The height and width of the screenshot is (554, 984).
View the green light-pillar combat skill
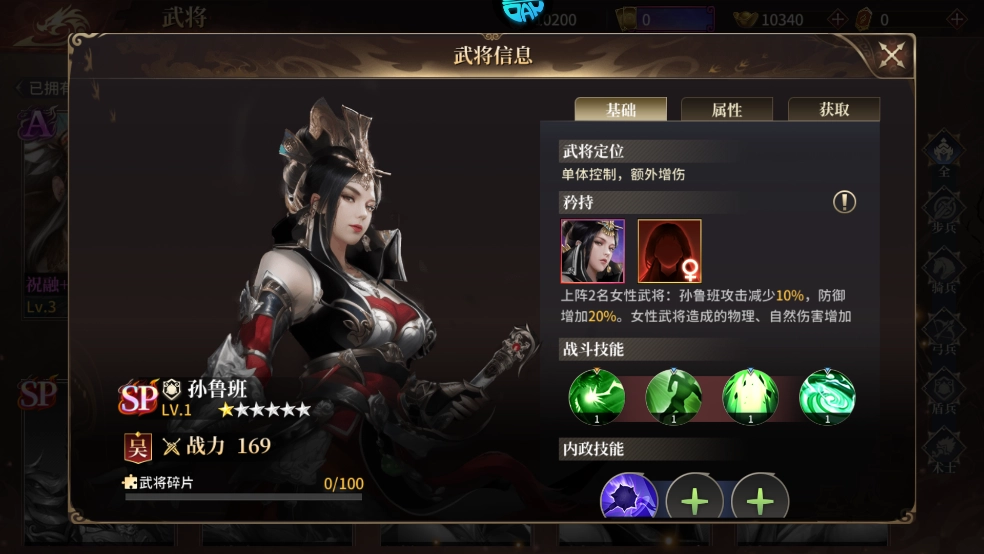(x=750, y=396)
